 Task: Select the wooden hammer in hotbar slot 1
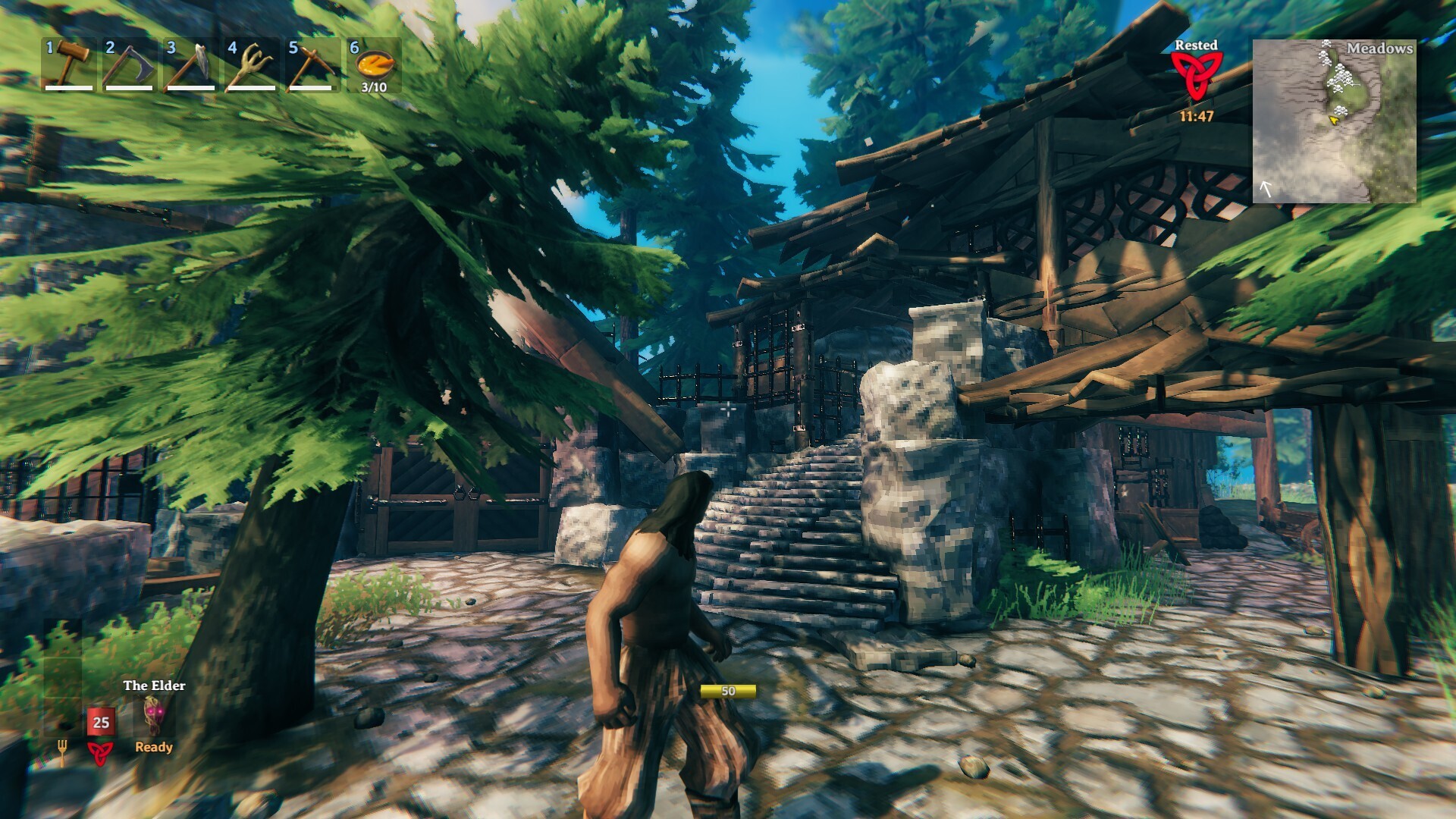[x=69, y=64]
